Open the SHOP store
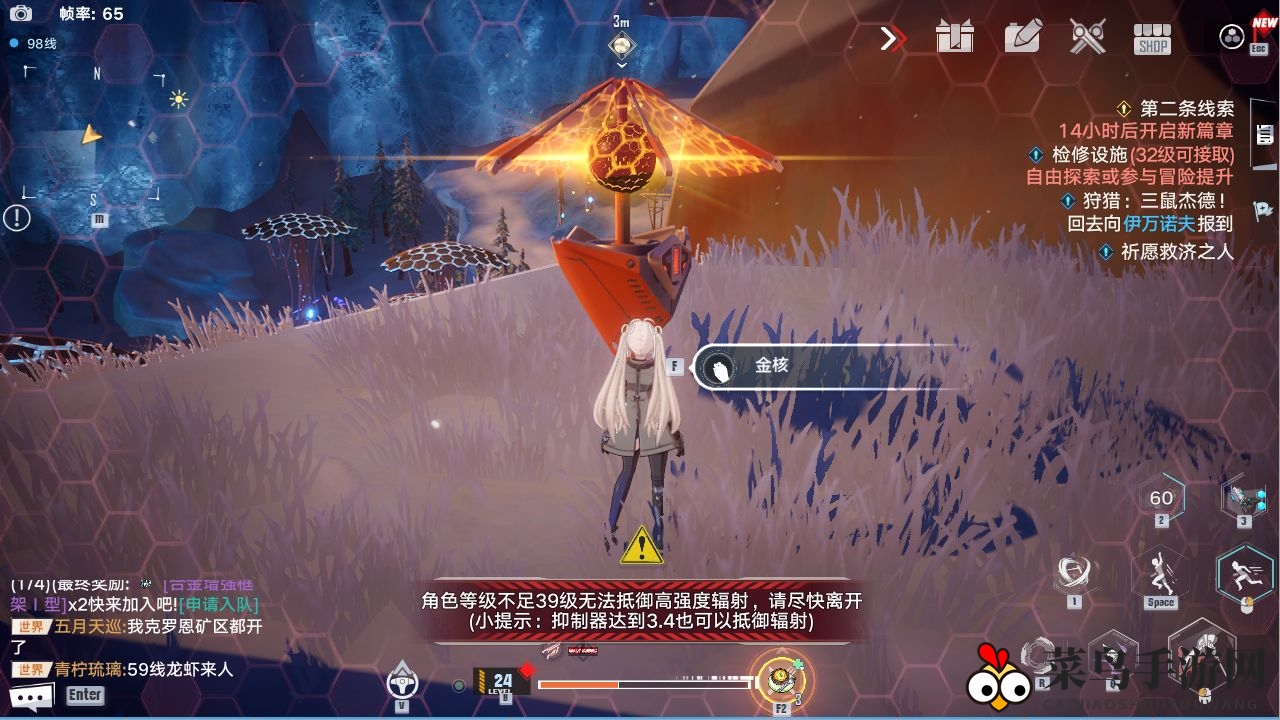The image size is (1280, 720). coord(1150,37)
